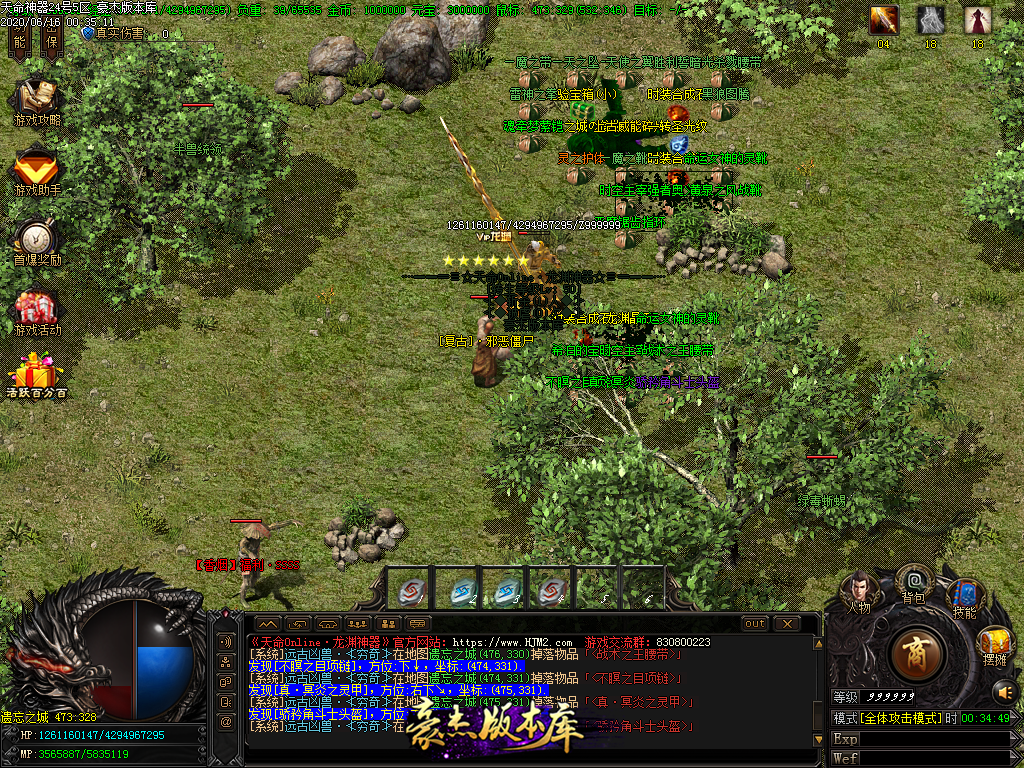Screen dimensions: 1024x768
Task: Close the chat panel with X
Action: click(787, 624)
